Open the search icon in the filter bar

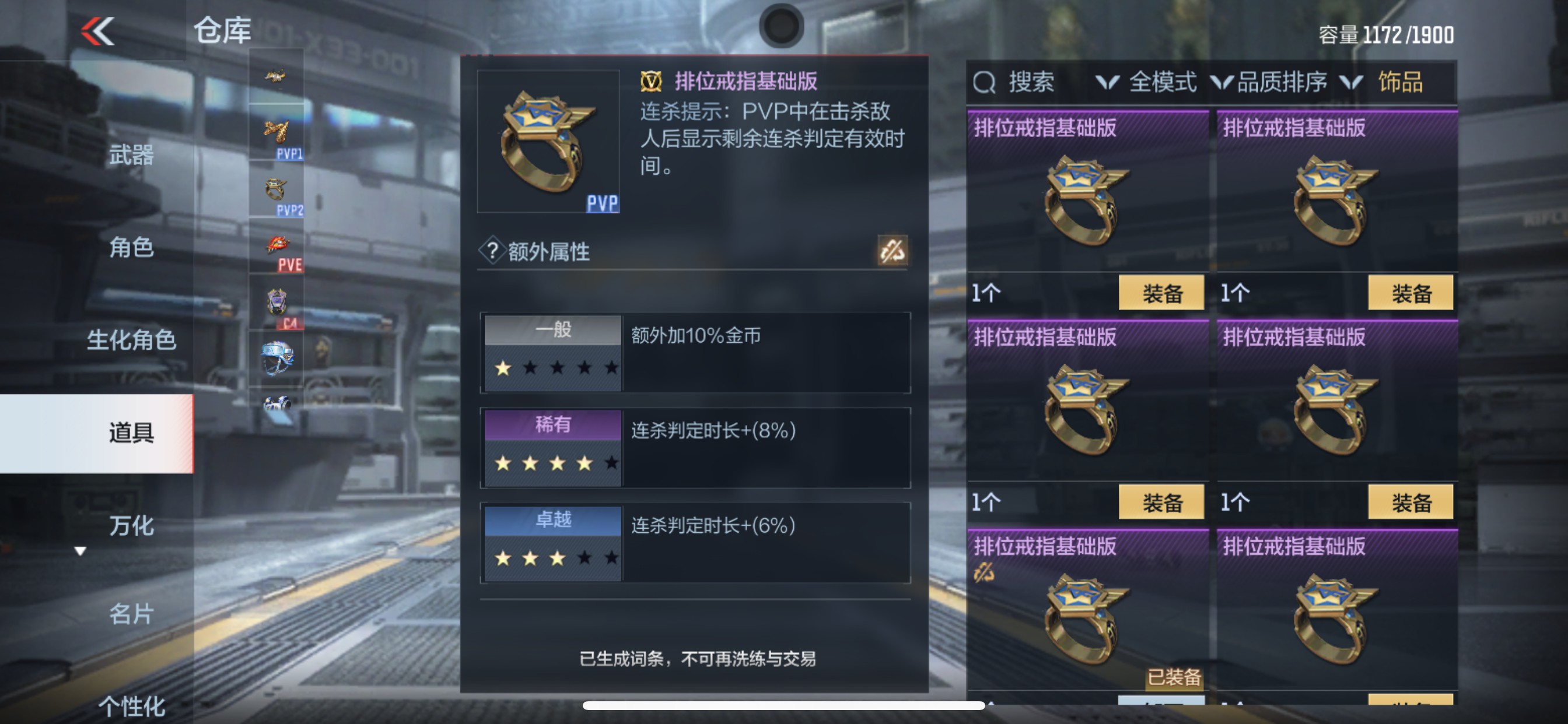pyautogui.click(x=983, y=83)
